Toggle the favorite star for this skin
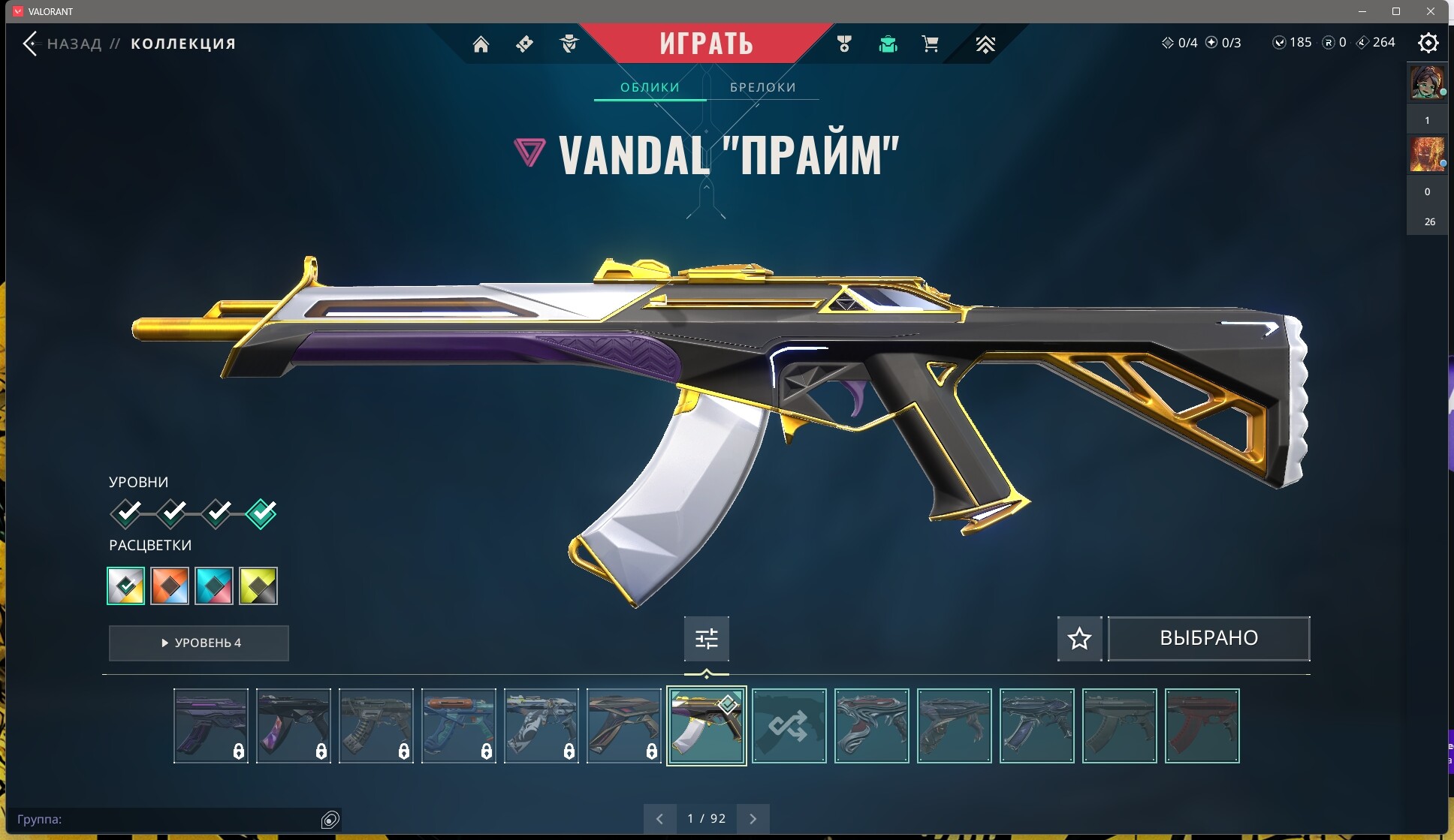This screenshot has height=840, width=1454. (x=1079, y=638)
